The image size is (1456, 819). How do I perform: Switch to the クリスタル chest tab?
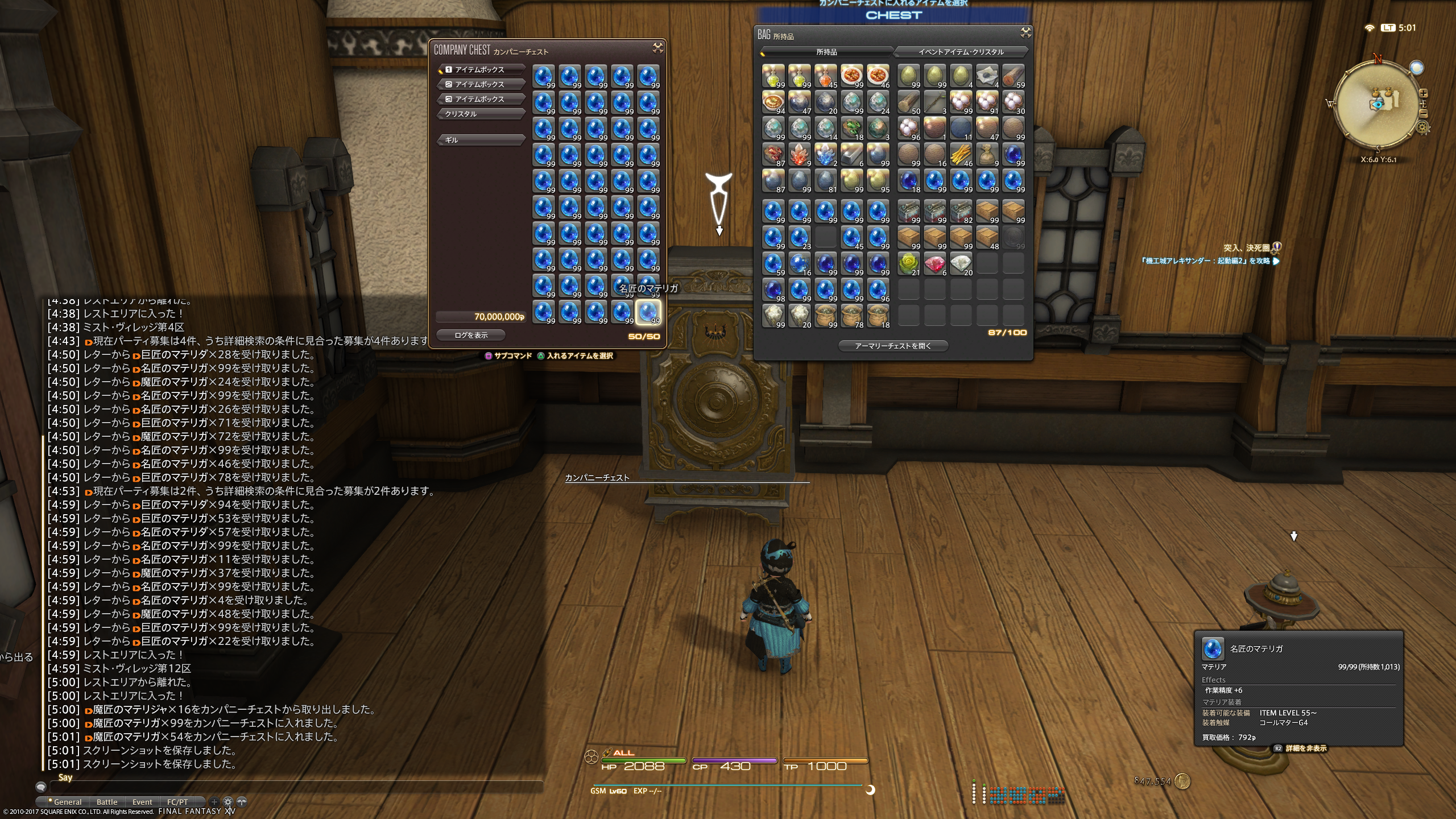(x=481, y=114)
